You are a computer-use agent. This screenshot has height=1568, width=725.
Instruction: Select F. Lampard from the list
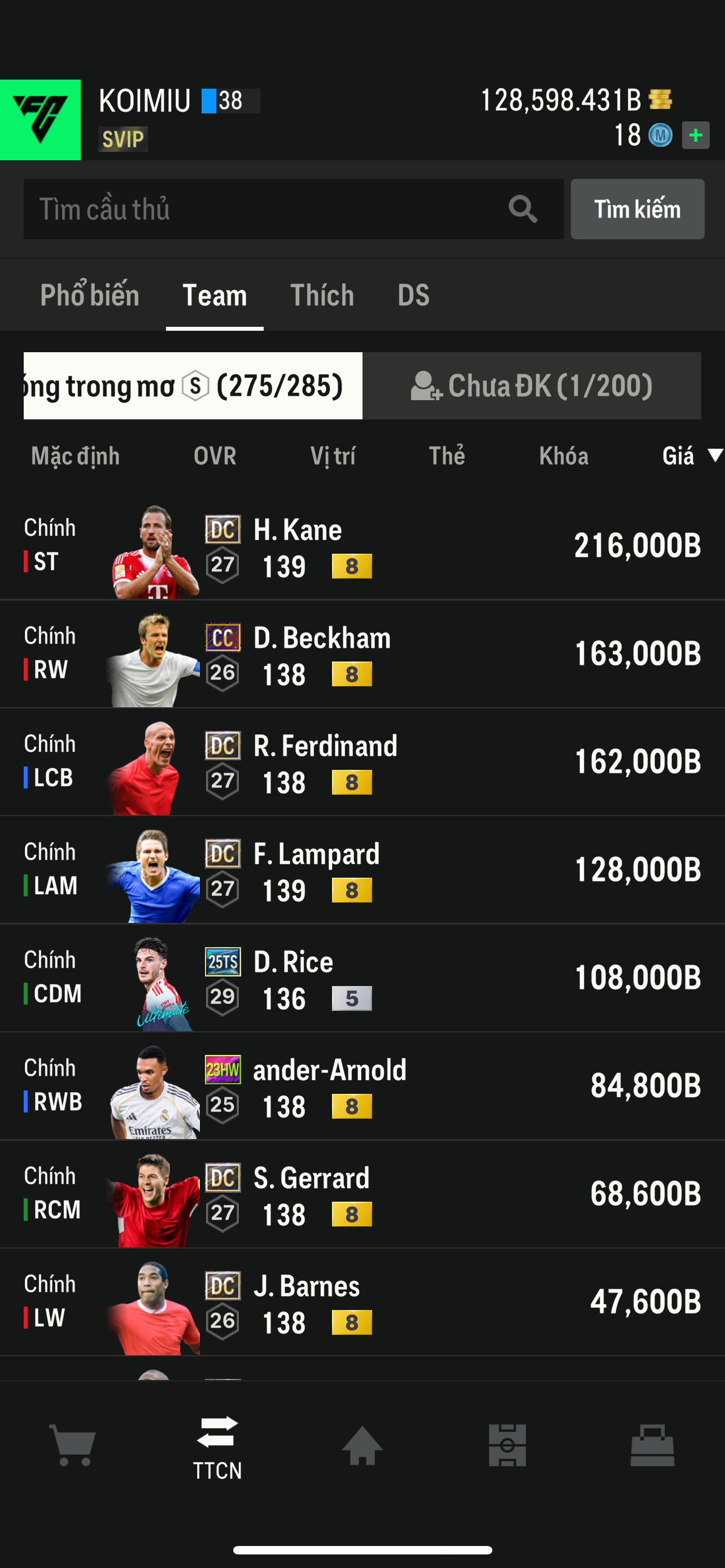click(x=362, y=870)
